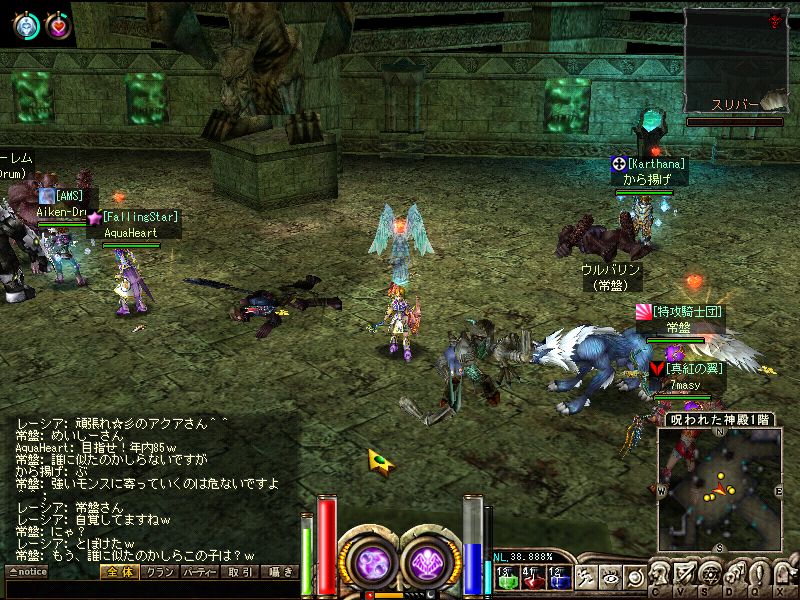The width and height of the screenshot is (800, 600).
Task: Open the sword menu button labeled V
Action: click(x=685, y=577)
